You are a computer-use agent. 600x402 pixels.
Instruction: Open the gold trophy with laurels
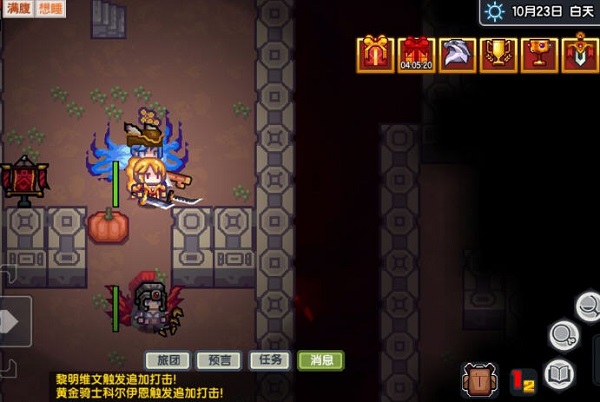click(x=497, y=53)
